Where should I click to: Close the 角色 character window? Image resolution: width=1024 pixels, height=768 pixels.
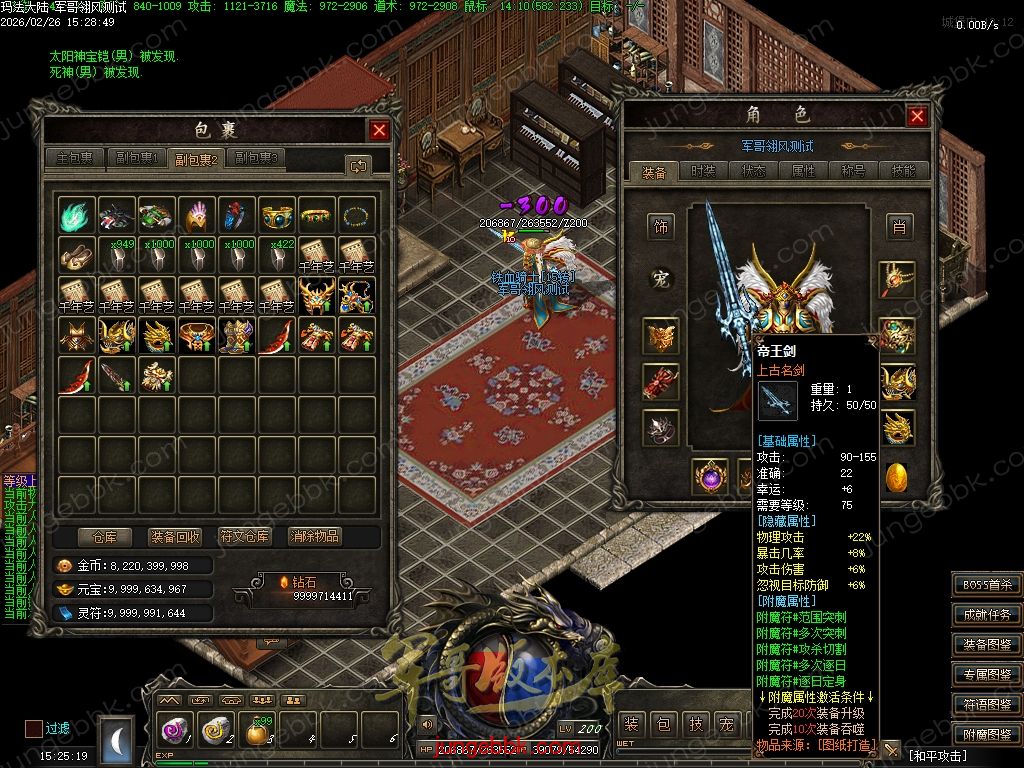[917, 116]
